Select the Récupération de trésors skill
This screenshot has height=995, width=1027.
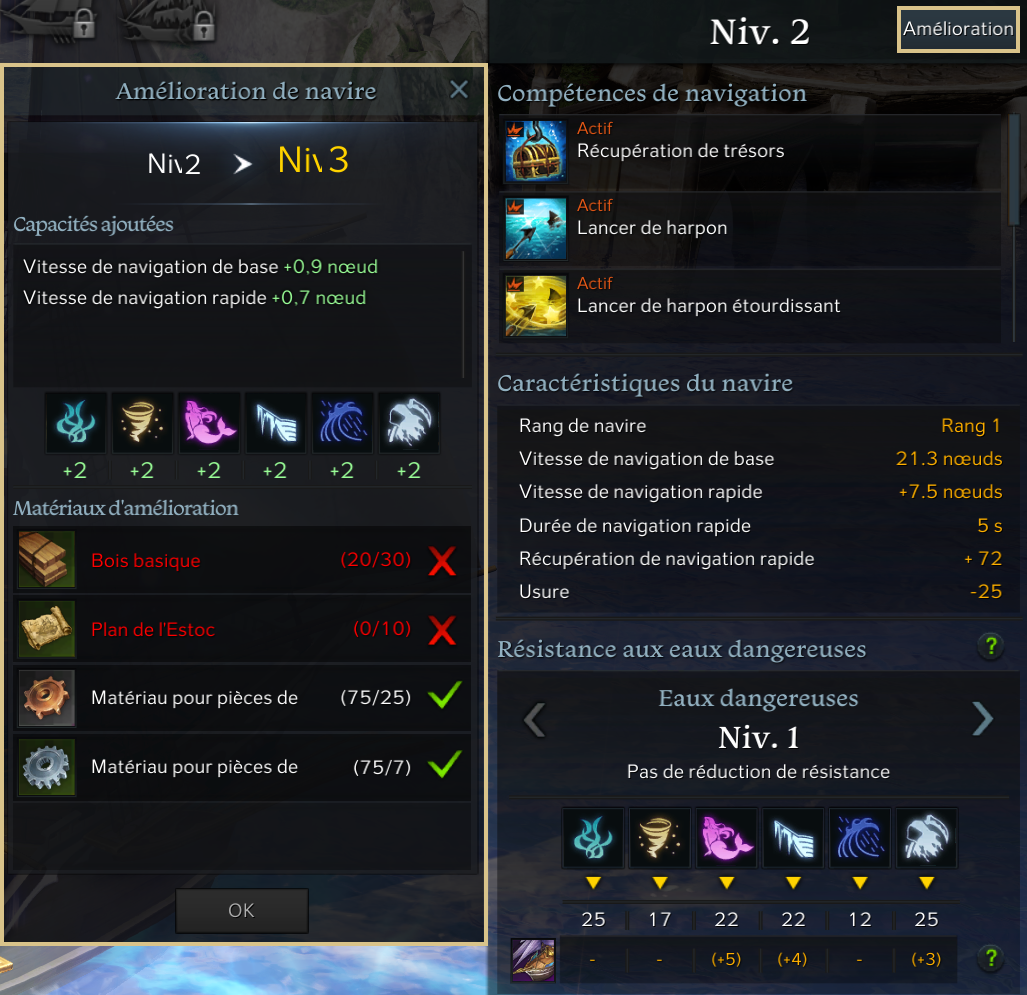pyautogui.click(x=680, y=151)
